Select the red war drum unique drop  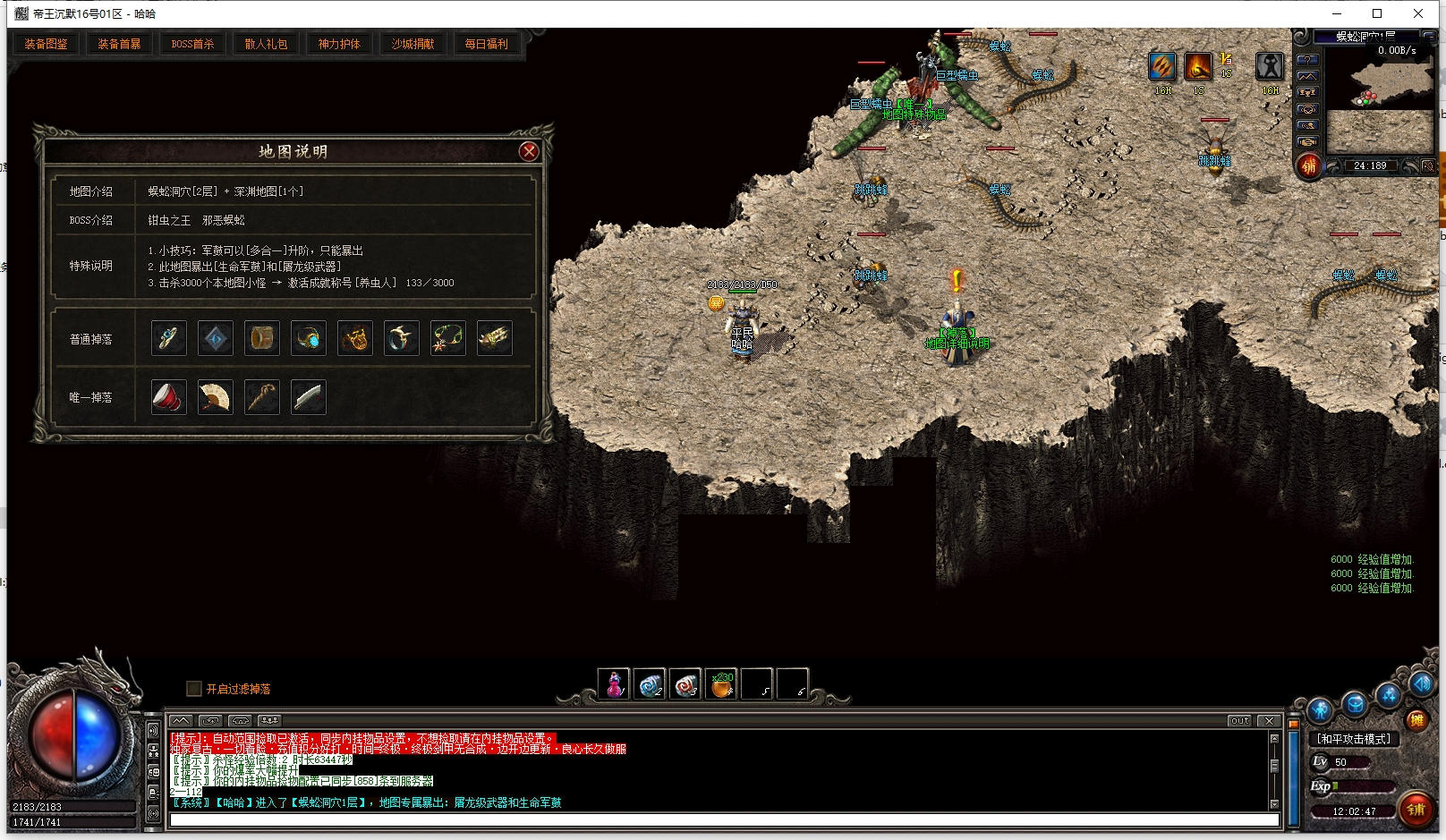click(x=168, y=397)
